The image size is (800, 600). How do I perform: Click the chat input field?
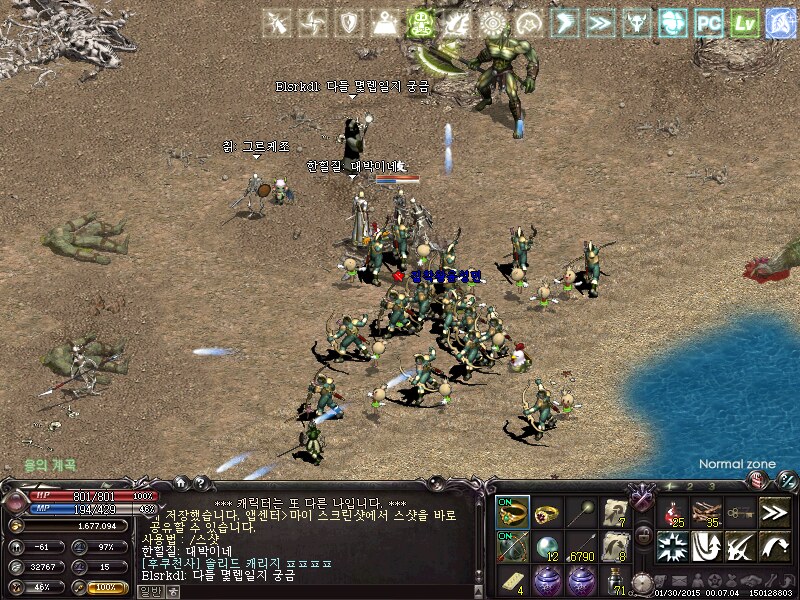pos(320,591)
